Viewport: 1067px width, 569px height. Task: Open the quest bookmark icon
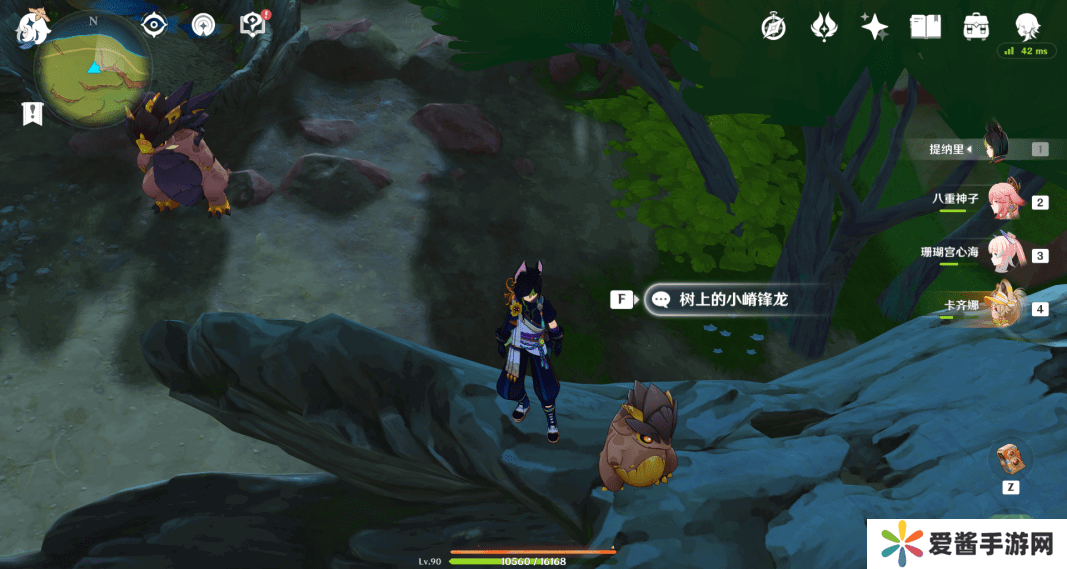click(33, 113)
